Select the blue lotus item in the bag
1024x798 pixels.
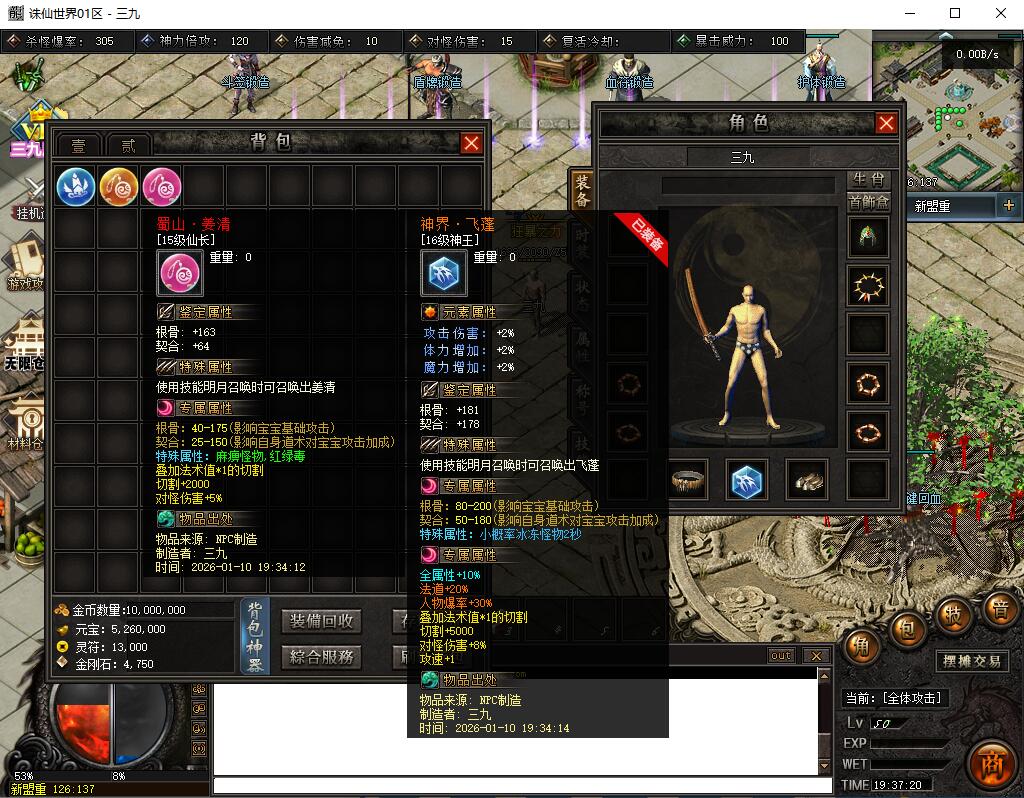point(76,185)
